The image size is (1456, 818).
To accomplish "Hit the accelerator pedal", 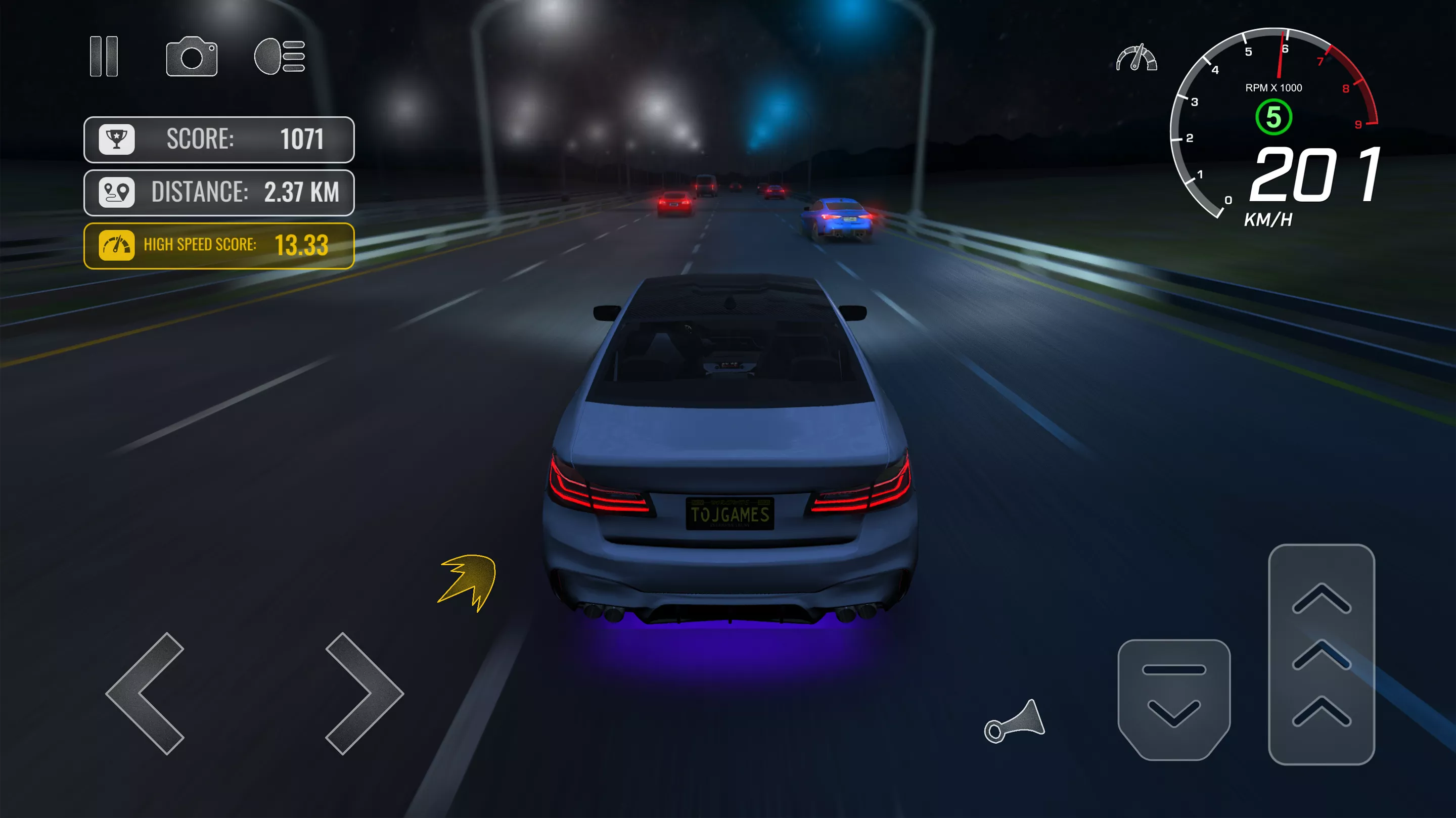I will [1321, 654].
